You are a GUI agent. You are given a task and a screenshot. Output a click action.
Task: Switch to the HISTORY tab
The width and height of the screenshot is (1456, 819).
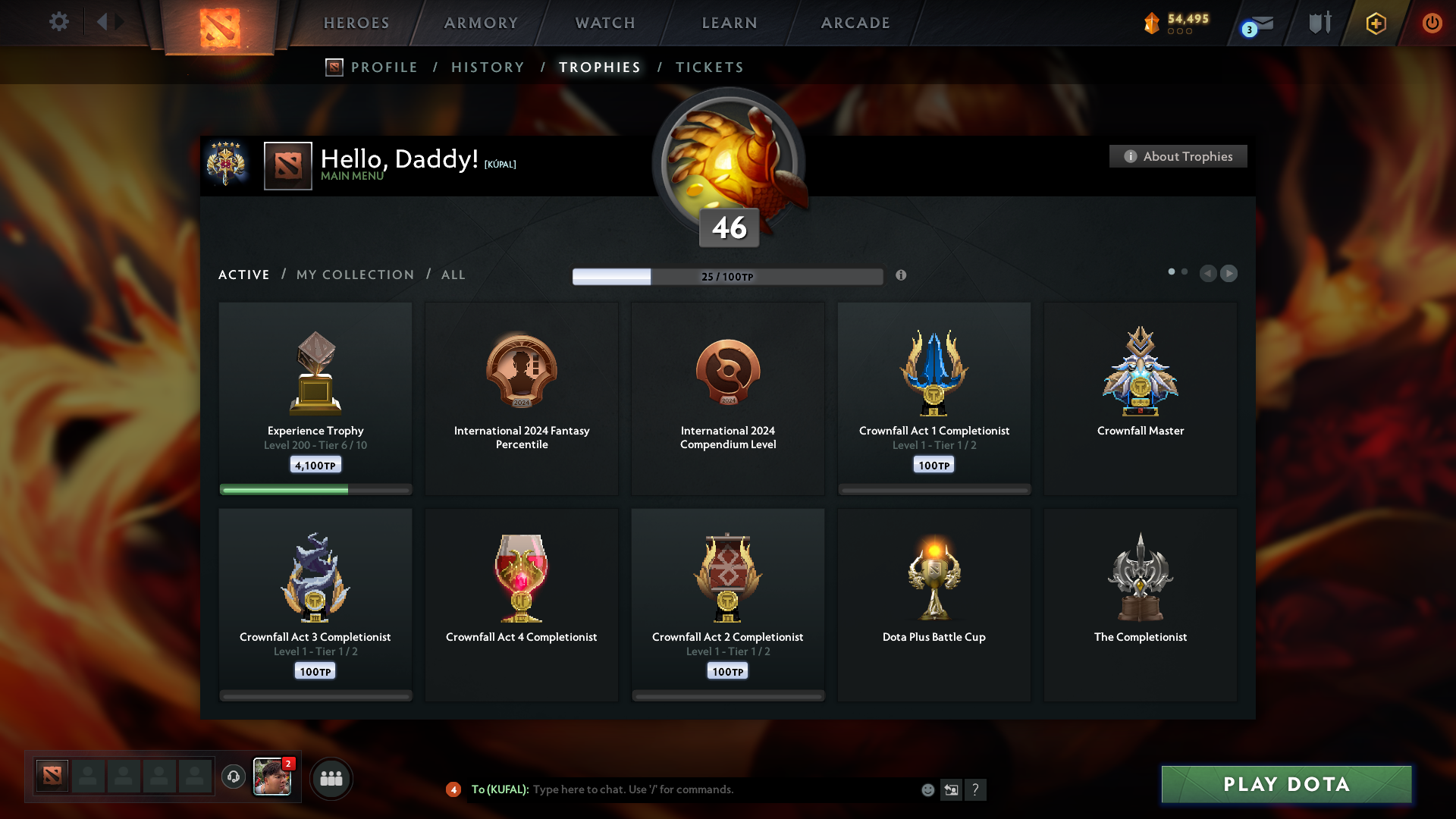click(x=488, y=67)
